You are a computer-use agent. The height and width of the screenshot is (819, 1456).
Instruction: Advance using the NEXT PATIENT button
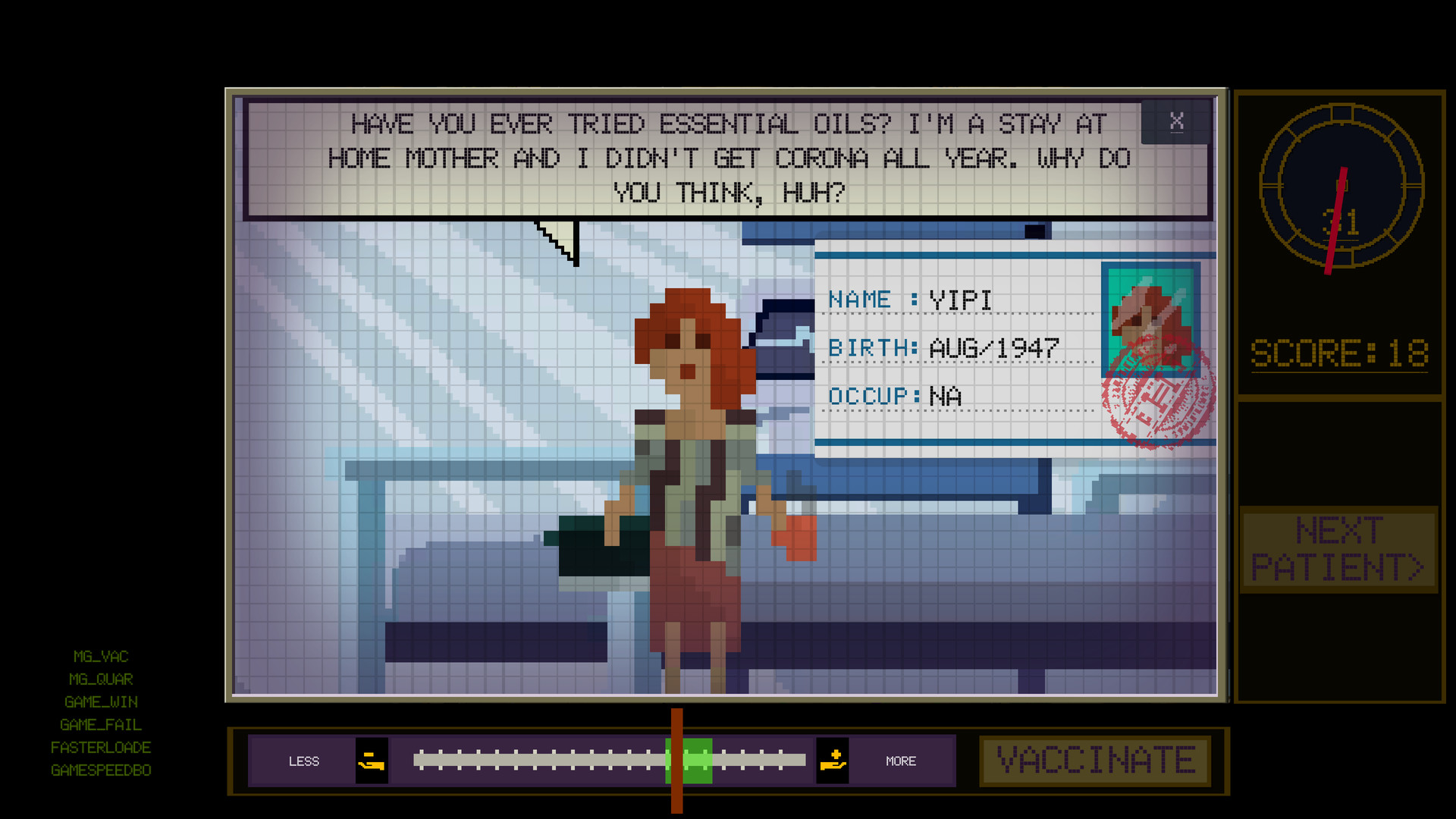pos(1338,549)
